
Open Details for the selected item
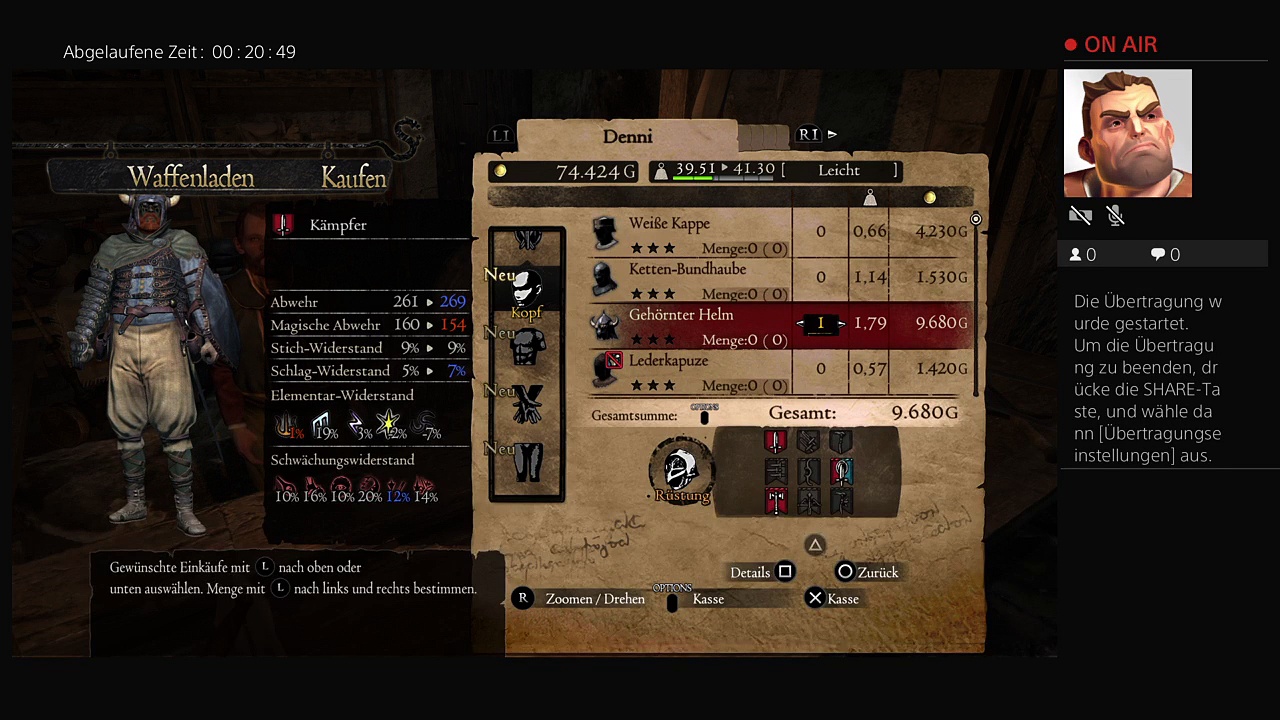[x=762, y=573]
